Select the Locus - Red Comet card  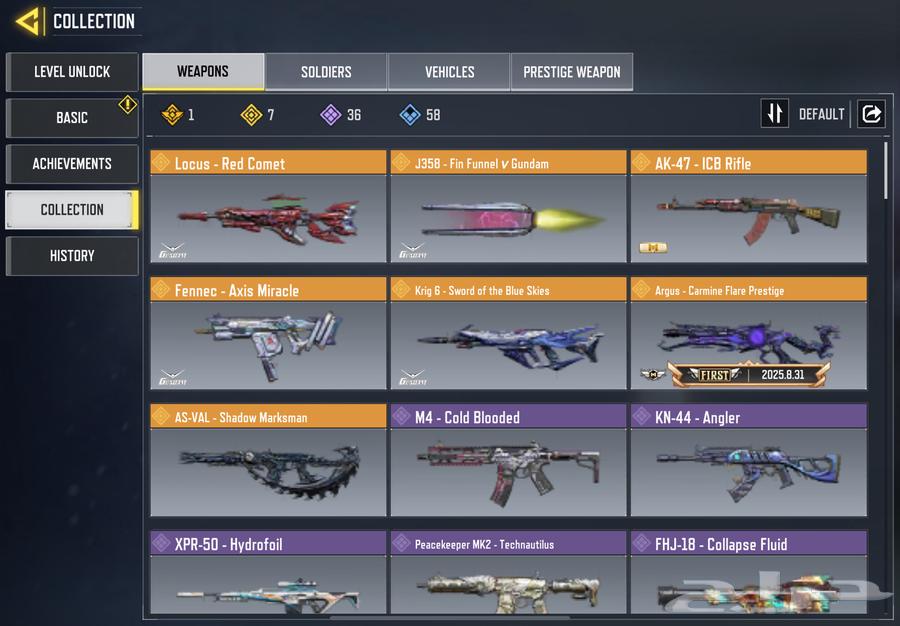point(268,207)
